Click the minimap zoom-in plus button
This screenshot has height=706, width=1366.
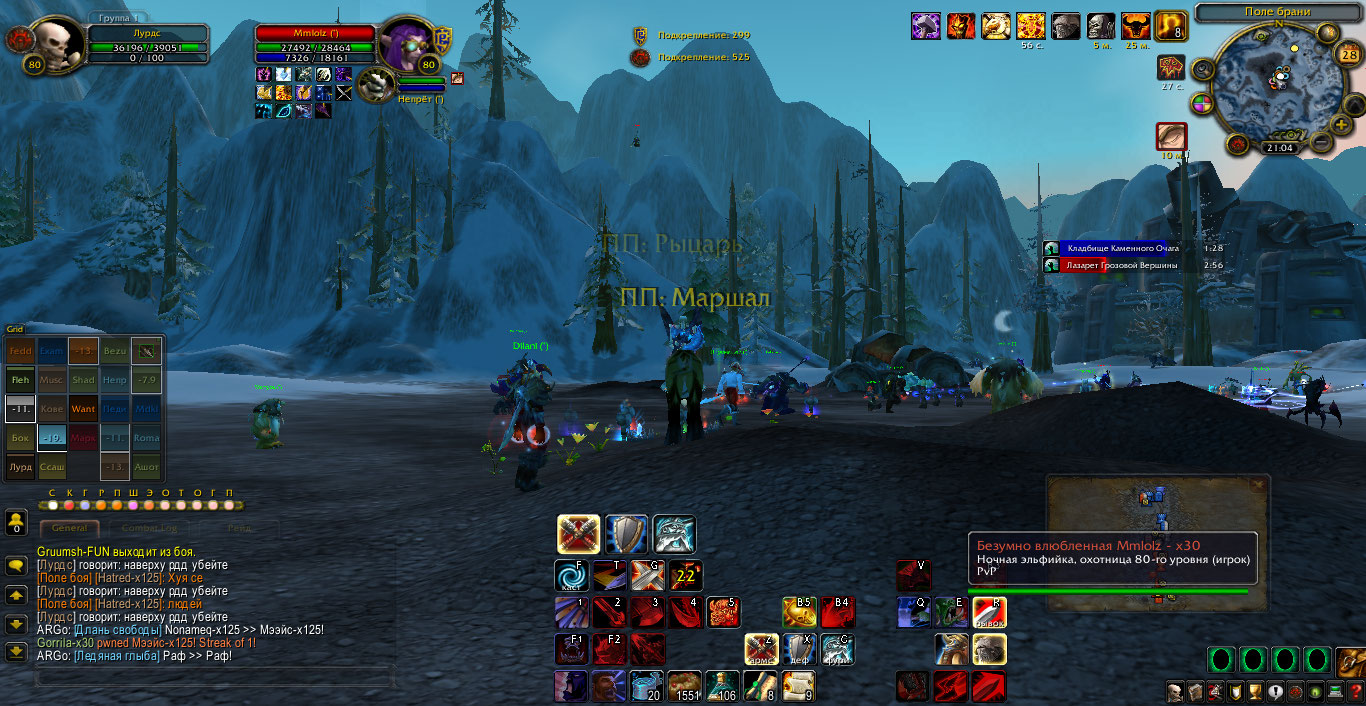[x=1340, y=124]
